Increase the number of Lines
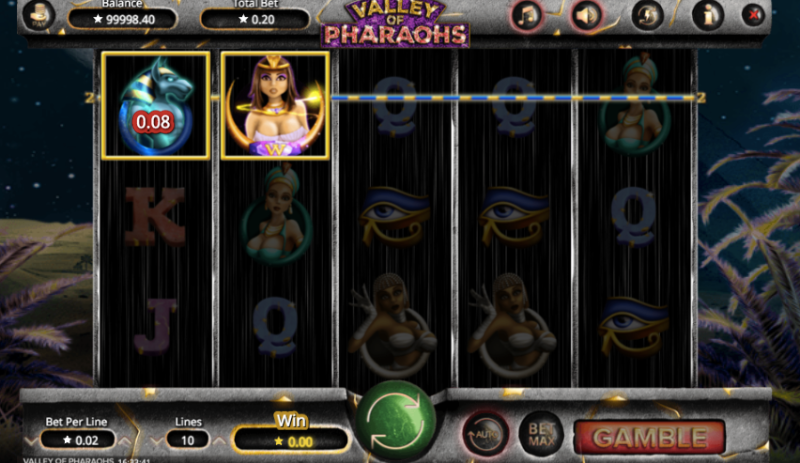Screen dimensions: 800x463 click(x=216, y=439)
